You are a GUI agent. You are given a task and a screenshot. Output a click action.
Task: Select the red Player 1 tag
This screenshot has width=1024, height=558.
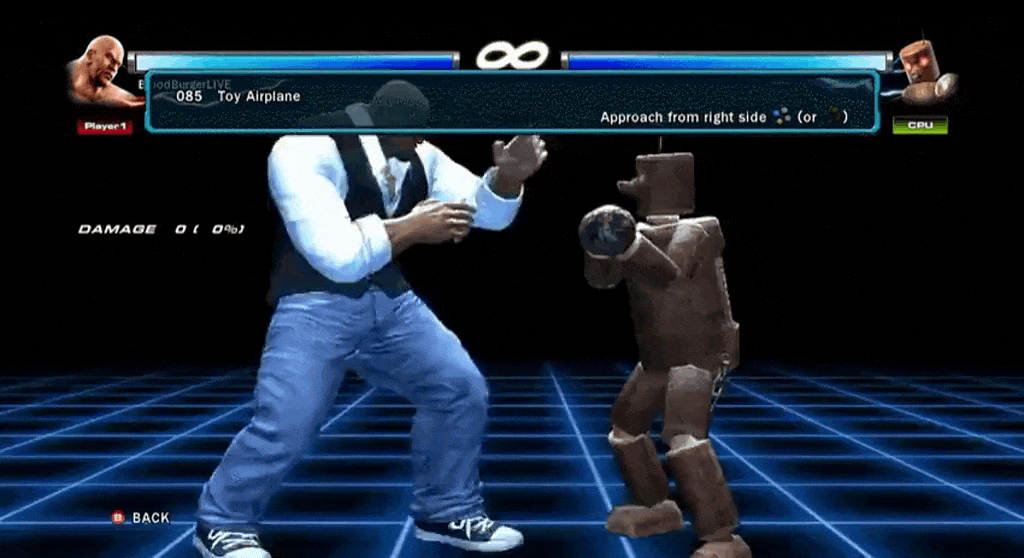pos(104,127)
